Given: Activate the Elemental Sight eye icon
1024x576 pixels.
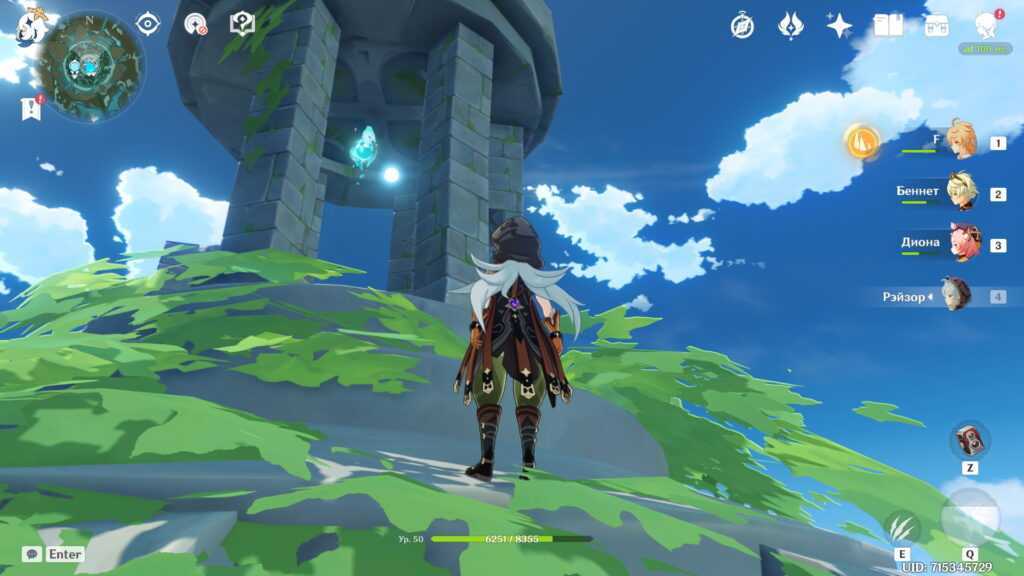Looking at the screenshot, I should pyautogui.click(x=148, y=24).
